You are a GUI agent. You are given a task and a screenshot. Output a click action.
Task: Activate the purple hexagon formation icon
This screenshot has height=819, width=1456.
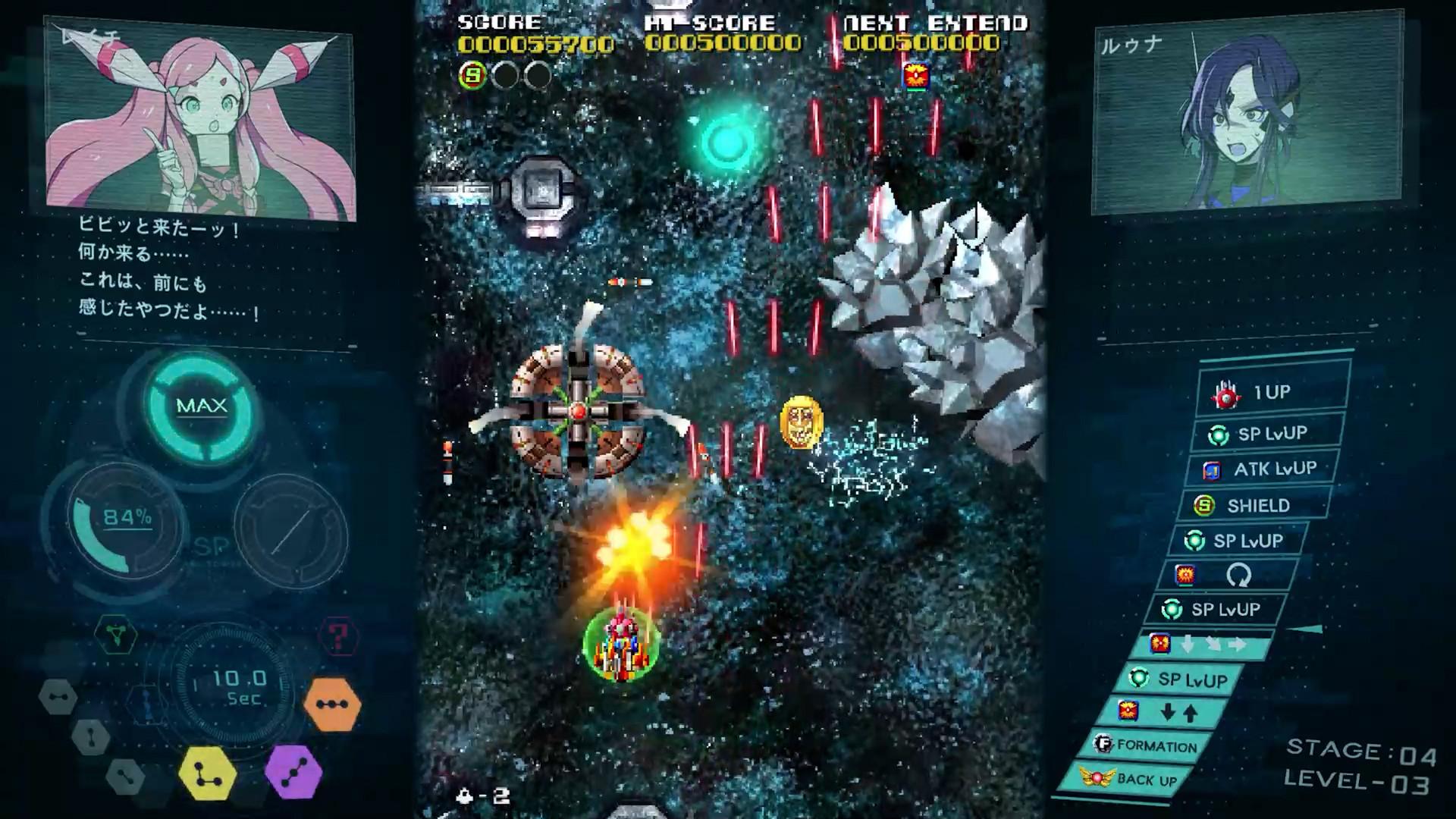pyautogui.click(x=293, y=772)
